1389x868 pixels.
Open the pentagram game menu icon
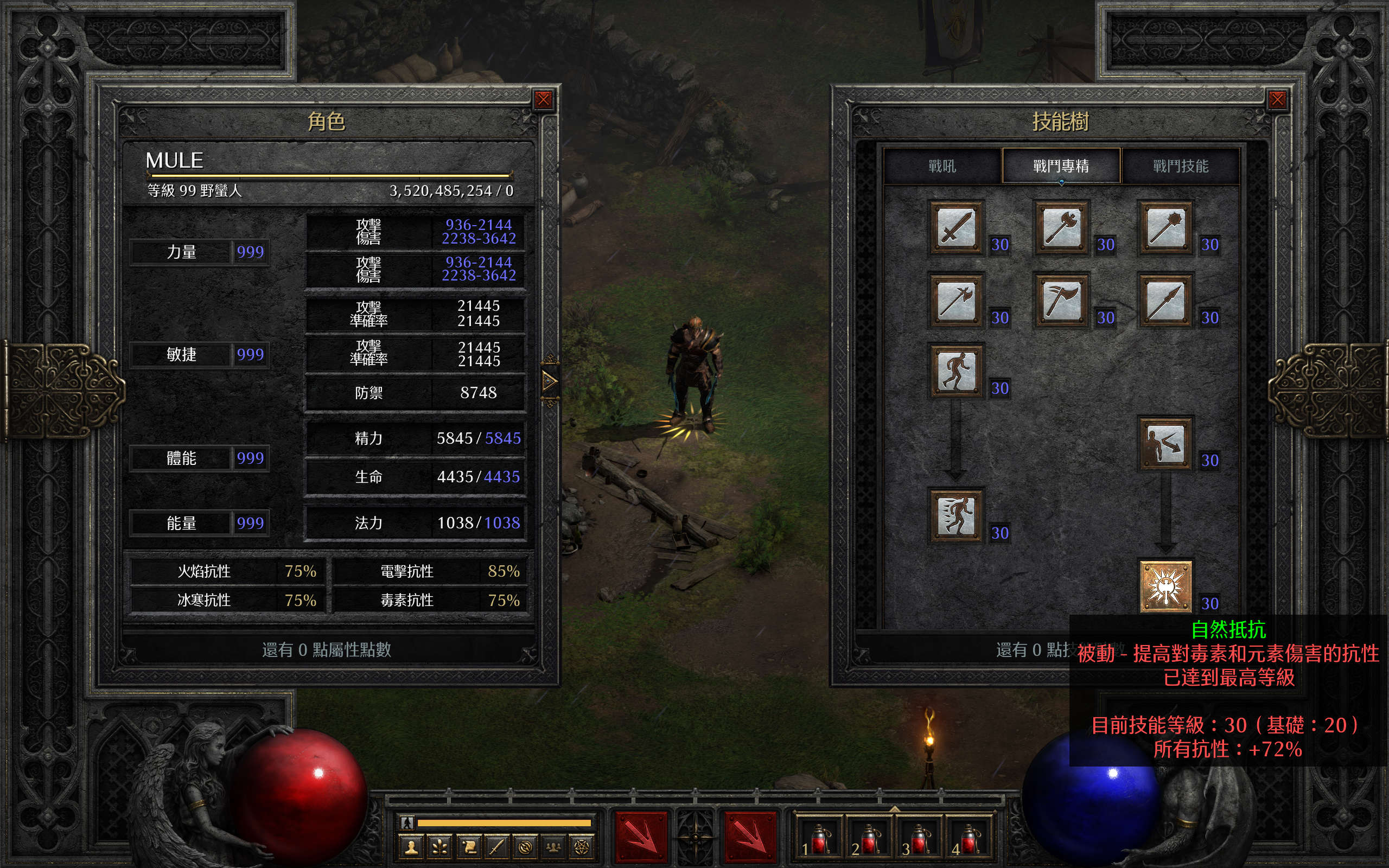pos(582,847)
